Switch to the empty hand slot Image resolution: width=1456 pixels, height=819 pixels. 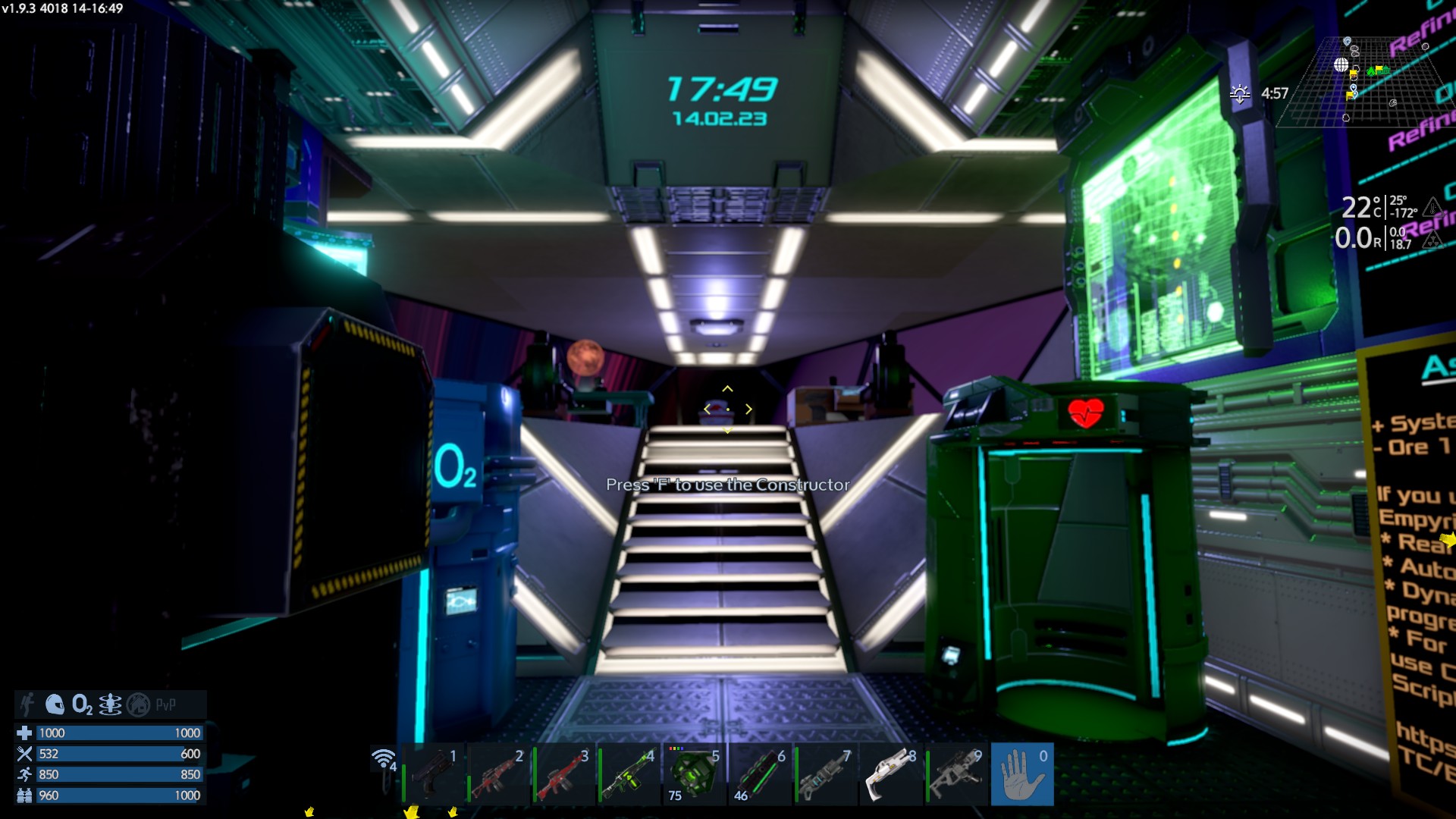[x=1021, y=774]
